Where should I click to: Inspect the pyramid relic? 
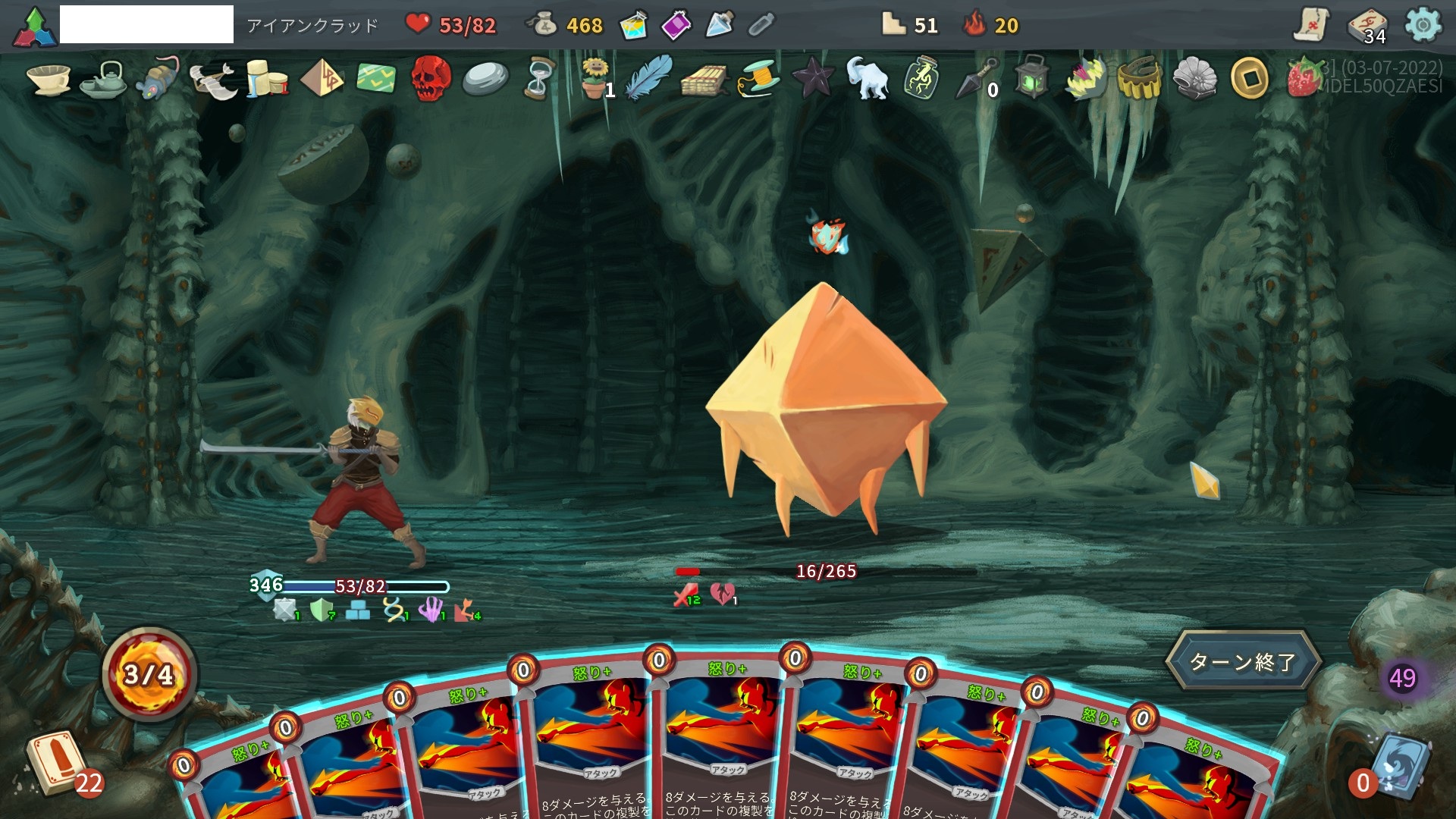click(322, 78)
